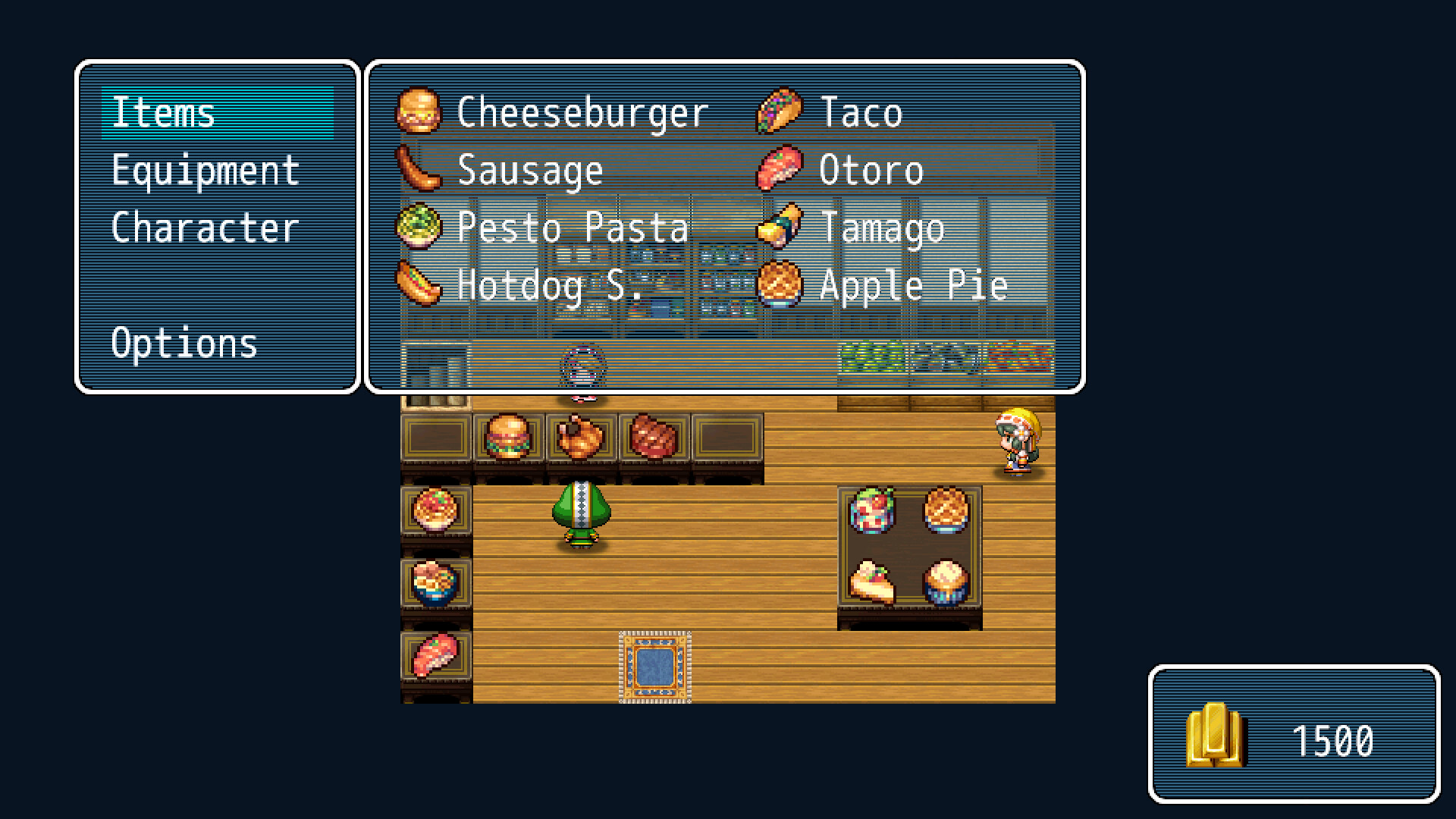Viewport: 1456px width, 819px height.
Task: Click the Apple Pie item icon
Action: tap(781, 283)
